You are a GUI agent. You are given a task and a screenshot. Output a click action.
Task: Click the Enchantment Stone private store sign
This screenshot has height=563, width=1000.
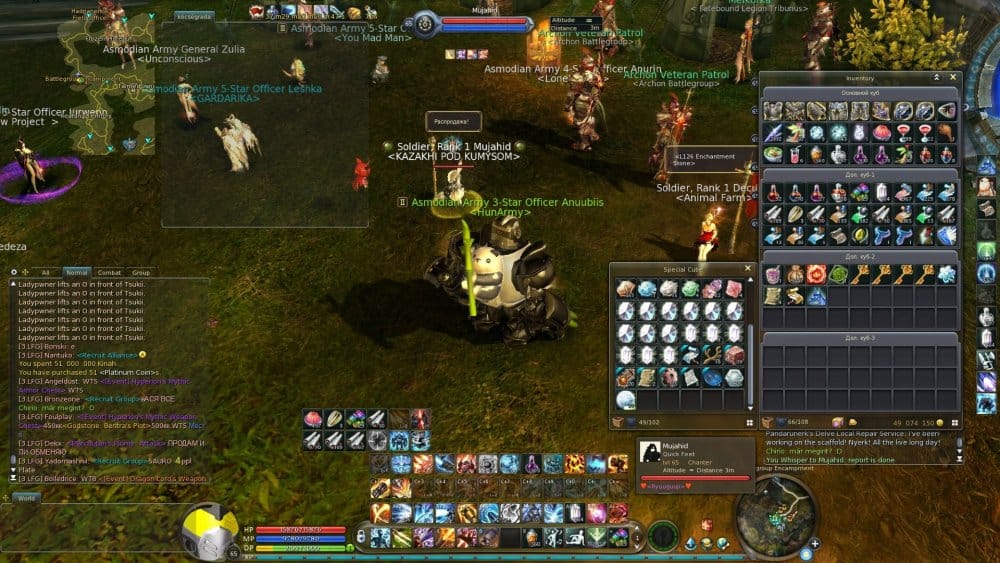[703, 160]
